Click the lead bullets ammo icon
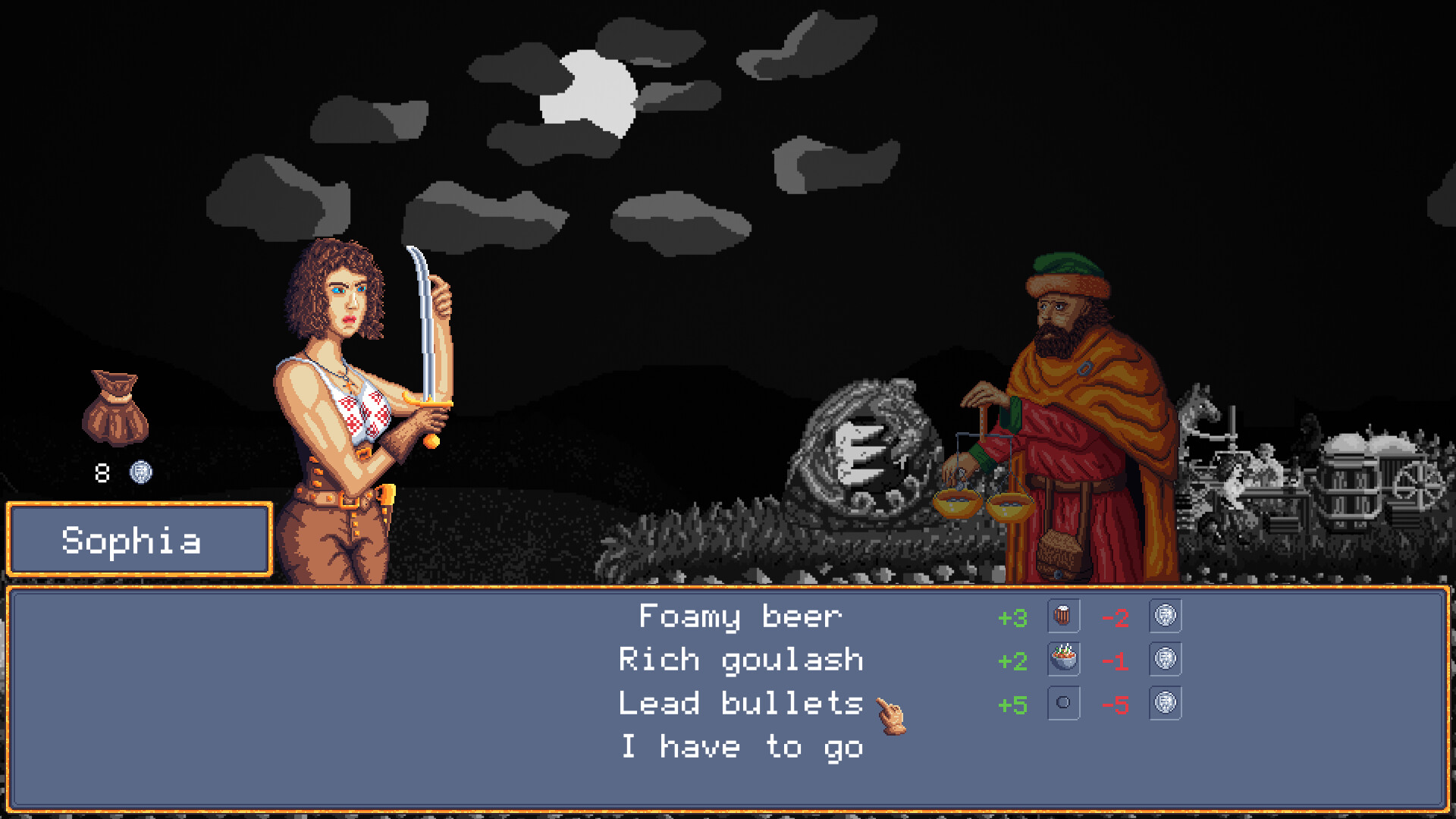 click(x=1062, y=703)
